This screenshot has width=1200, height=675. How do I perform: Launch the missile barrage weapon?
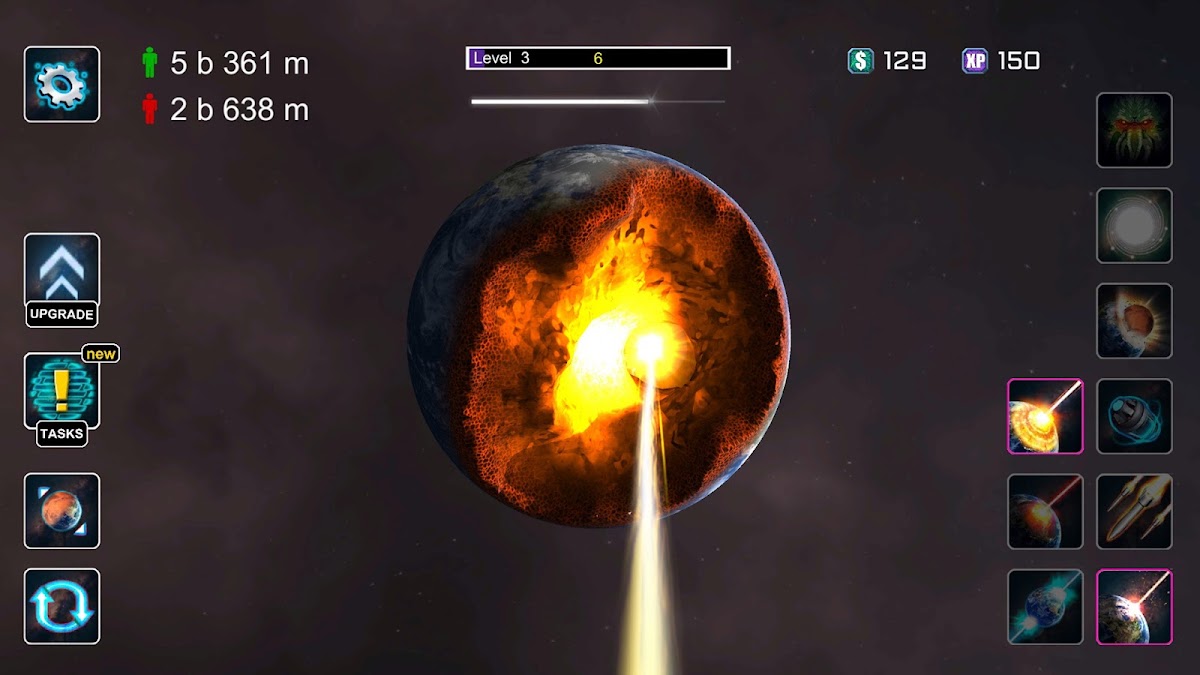point(1134,511)
